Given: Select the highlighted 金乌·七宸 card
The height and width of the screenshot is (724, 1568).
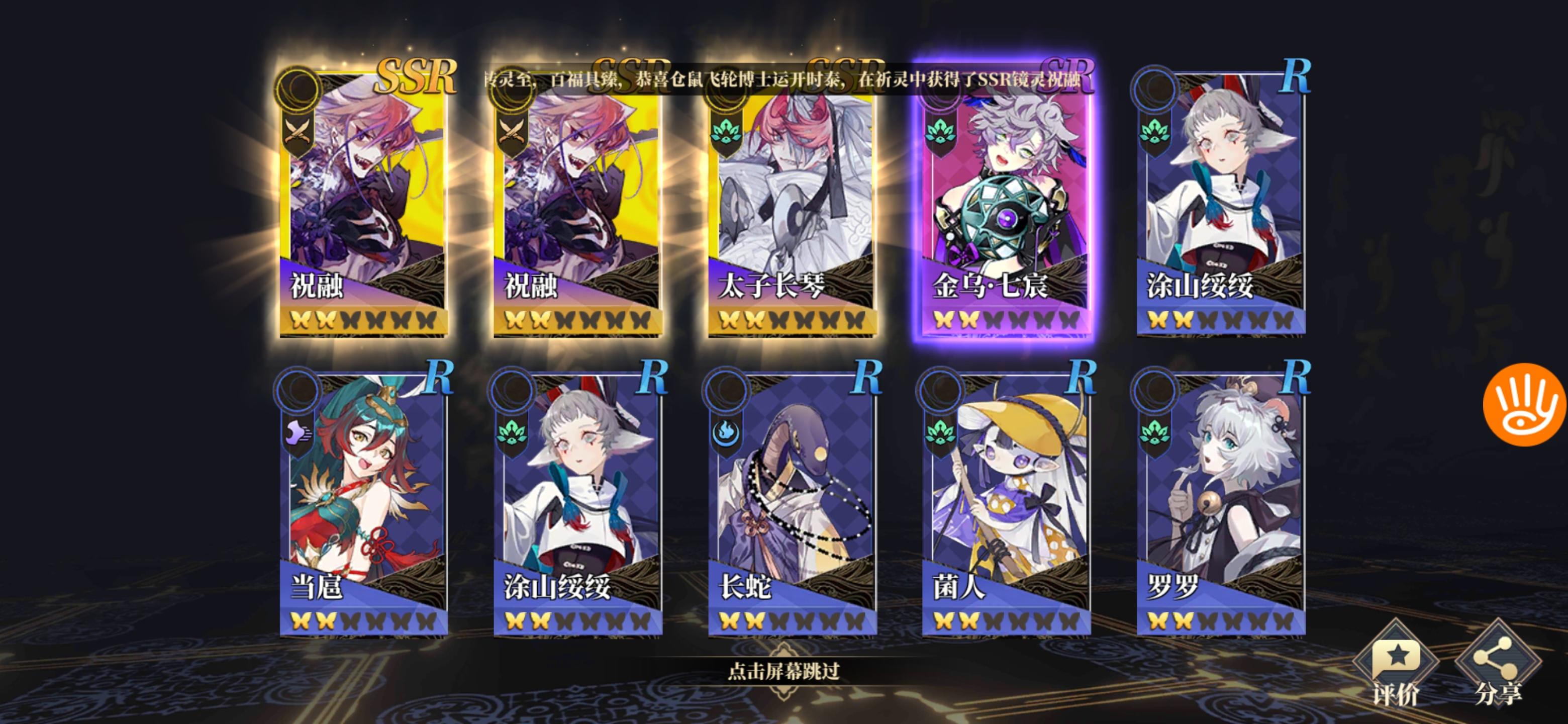Looking at the screenshot, I should [1004, 213].
